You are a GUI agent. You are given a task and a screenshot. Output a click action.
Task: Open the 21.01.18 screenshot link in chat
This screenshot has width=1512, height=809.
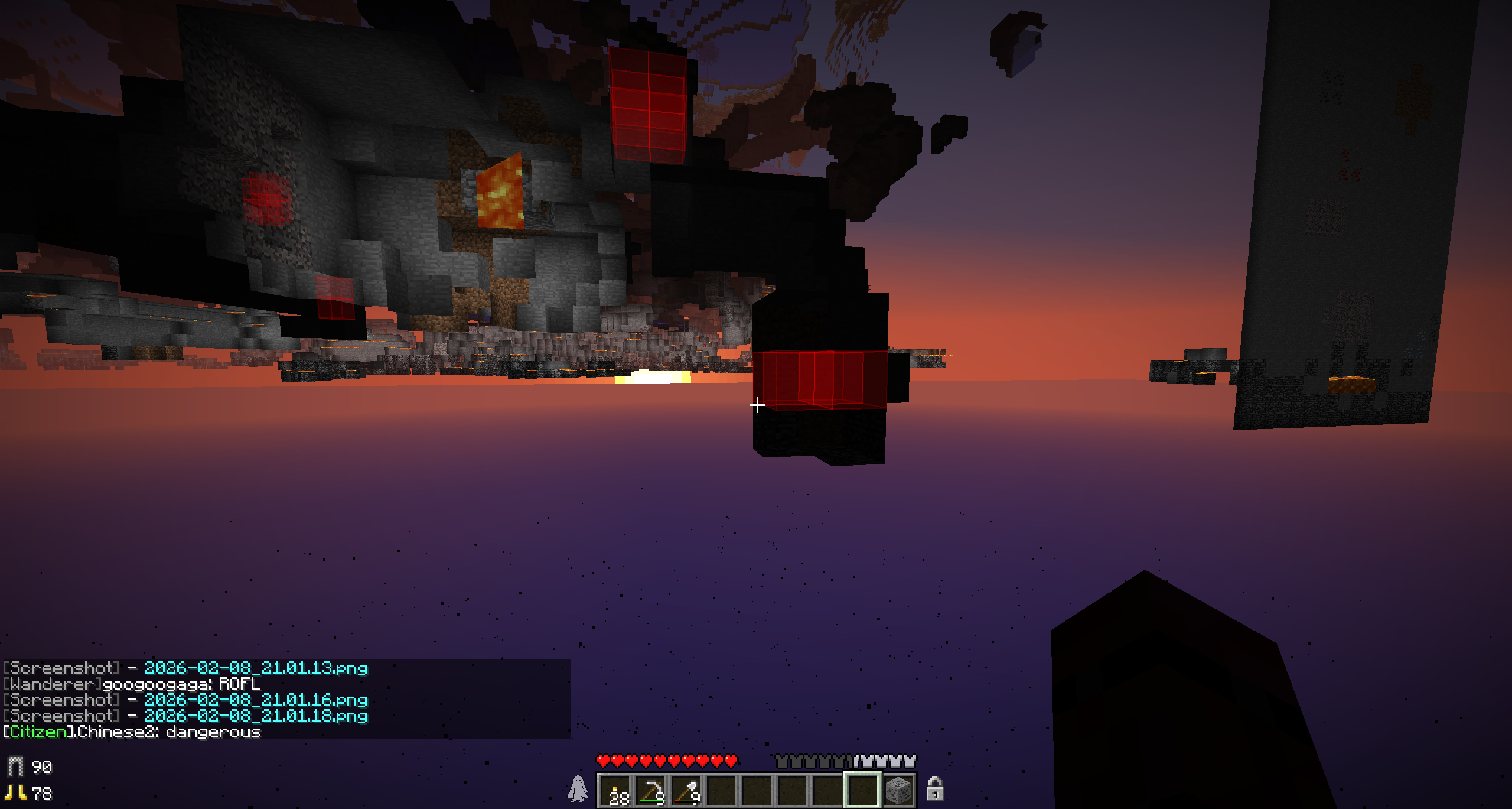[256, 716]
